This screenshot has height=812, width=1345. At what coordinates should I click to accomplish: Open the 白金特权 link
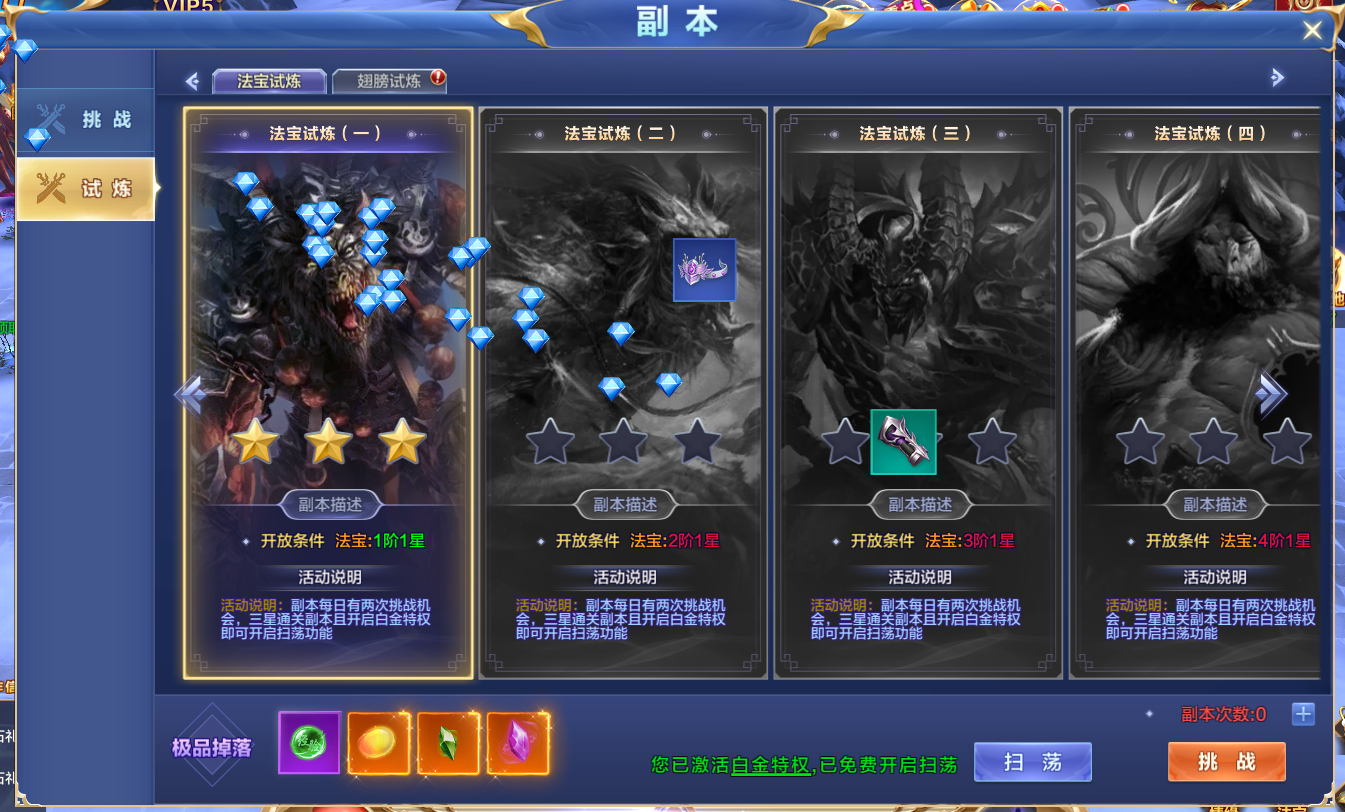click(769, 766)
